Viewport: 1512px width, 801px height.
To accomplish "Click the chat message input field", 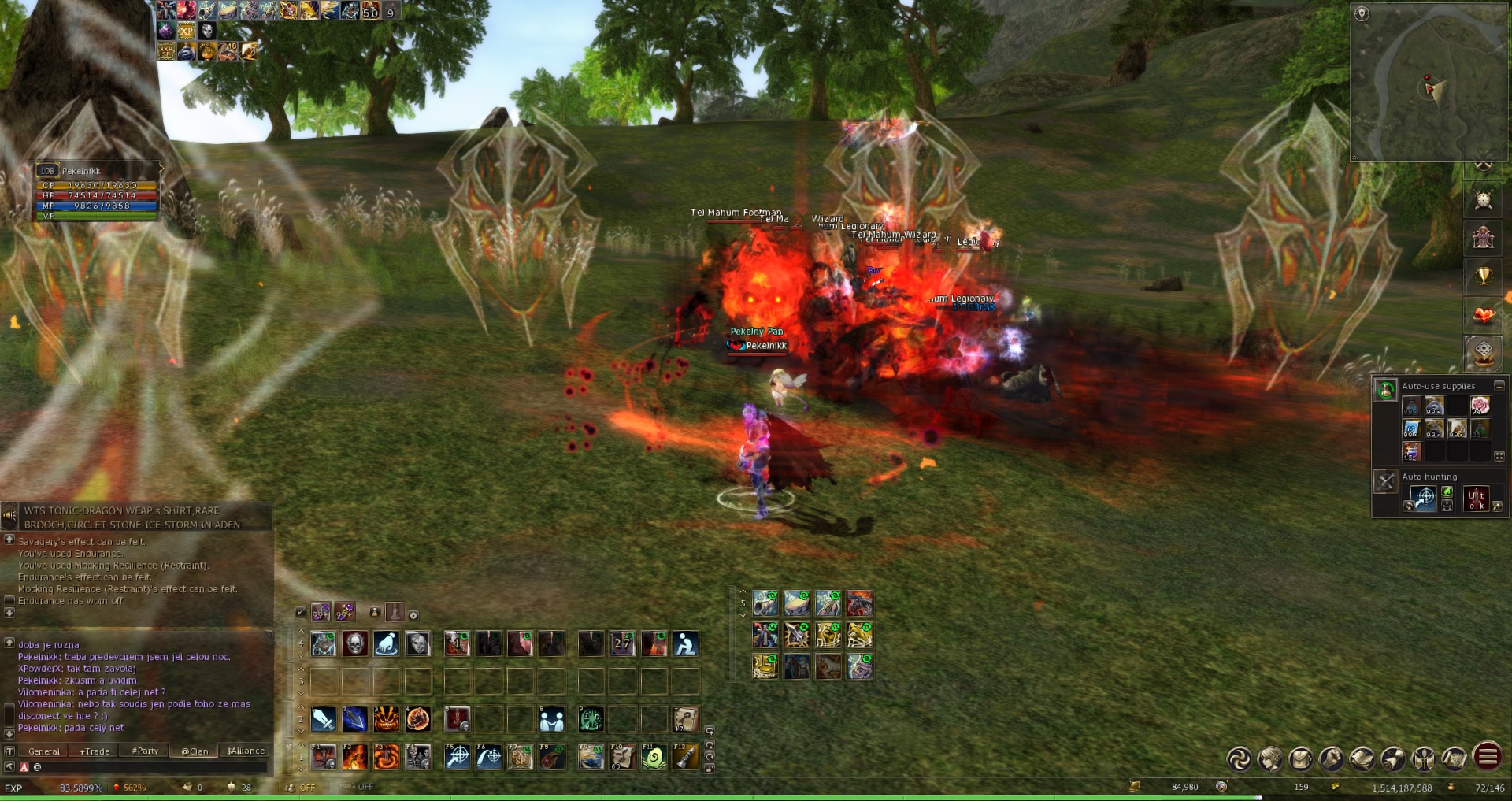I will (150, 767).
